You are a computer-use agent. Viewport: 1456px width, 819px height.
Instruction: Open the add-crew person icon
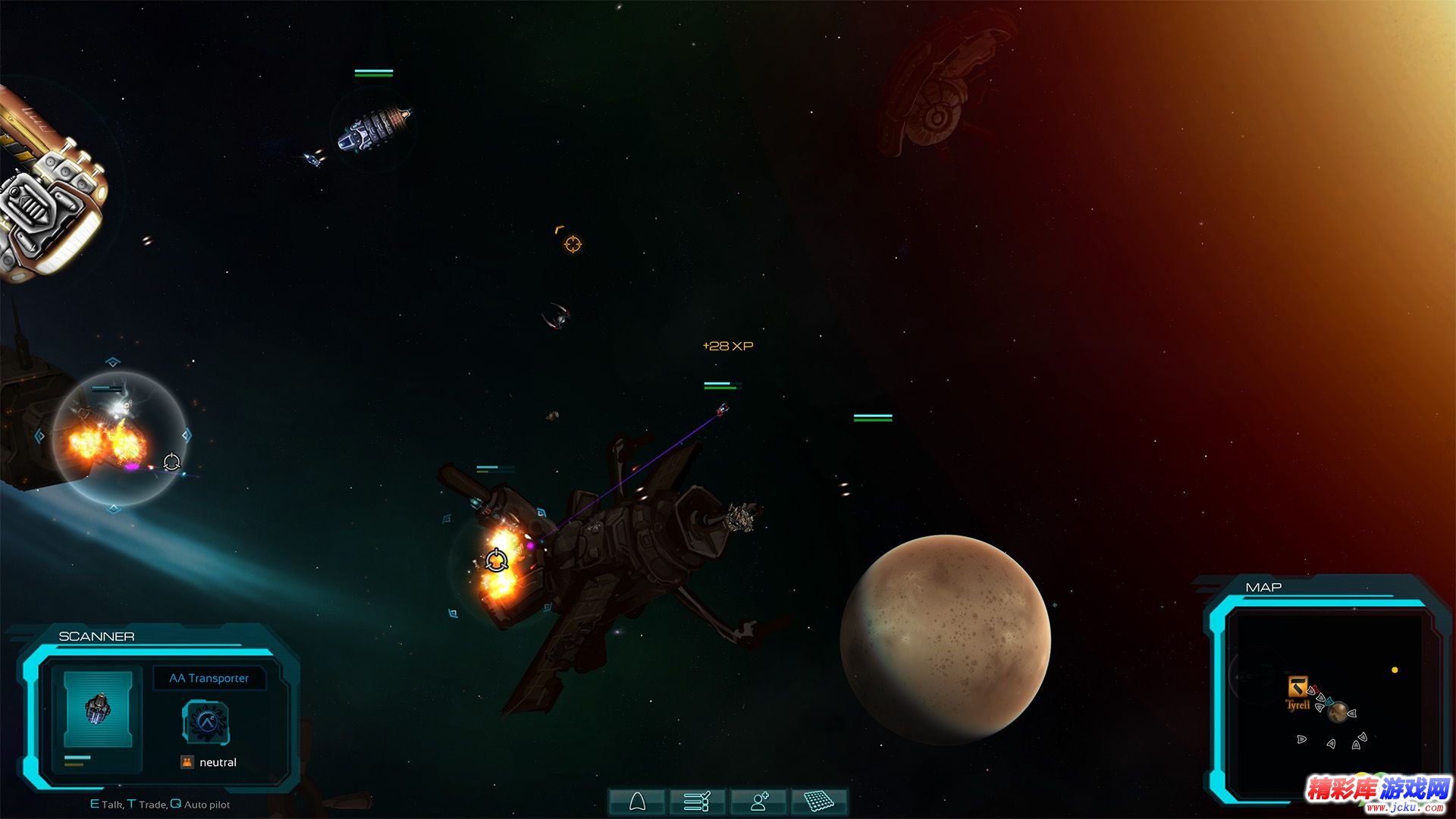pyautogui.click(x=758, y=801)
